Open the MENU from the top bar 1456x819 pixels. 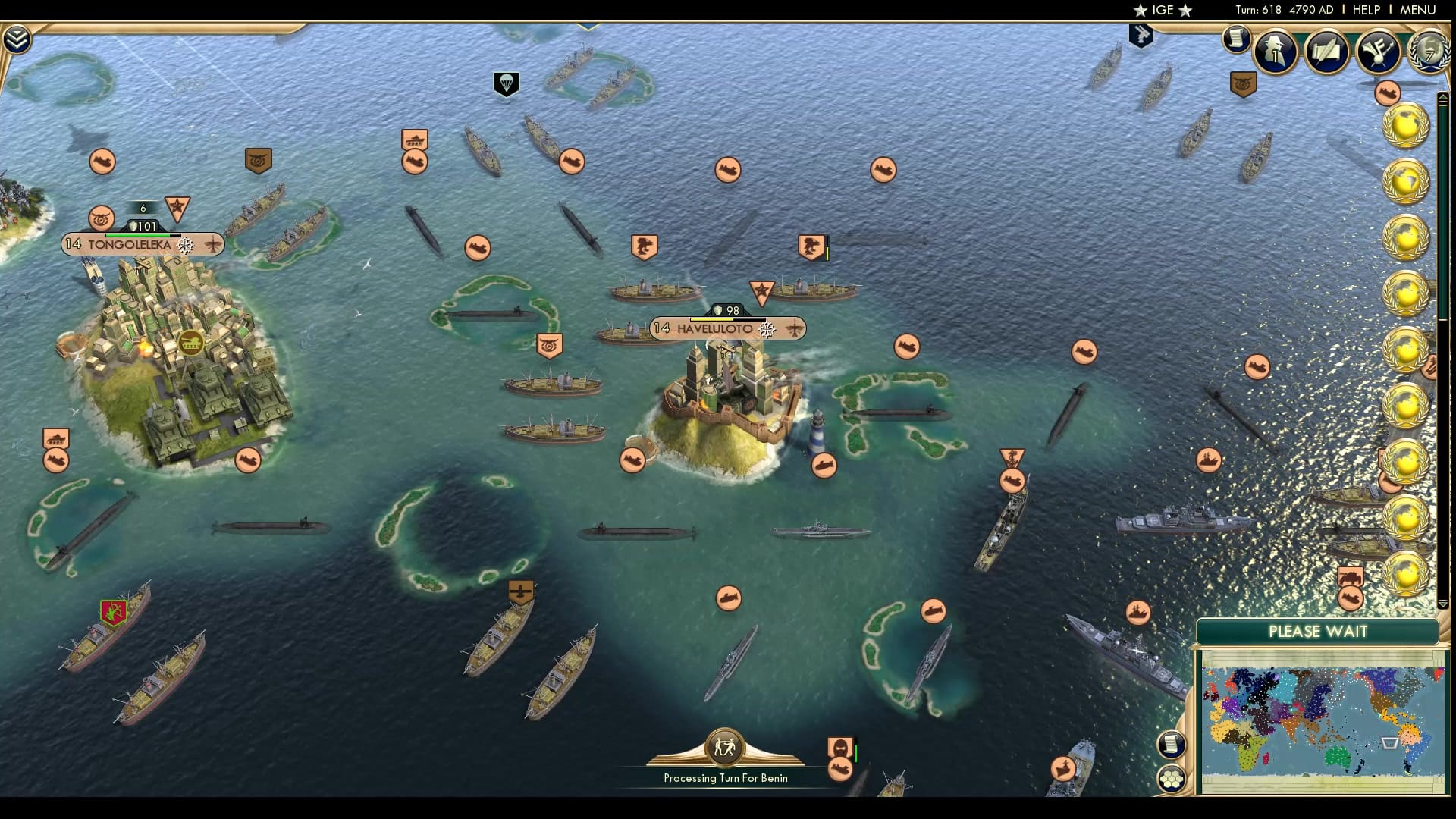click(1417, 10)
